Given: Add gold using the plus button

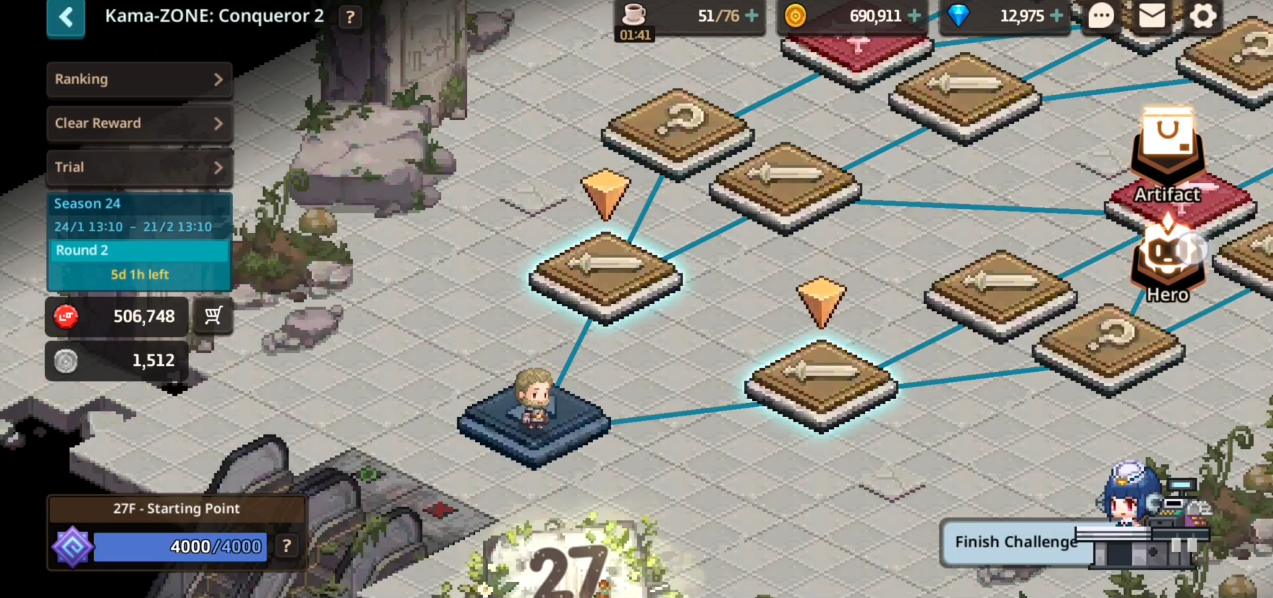Looking at the screenshot, I should point(914,16).
